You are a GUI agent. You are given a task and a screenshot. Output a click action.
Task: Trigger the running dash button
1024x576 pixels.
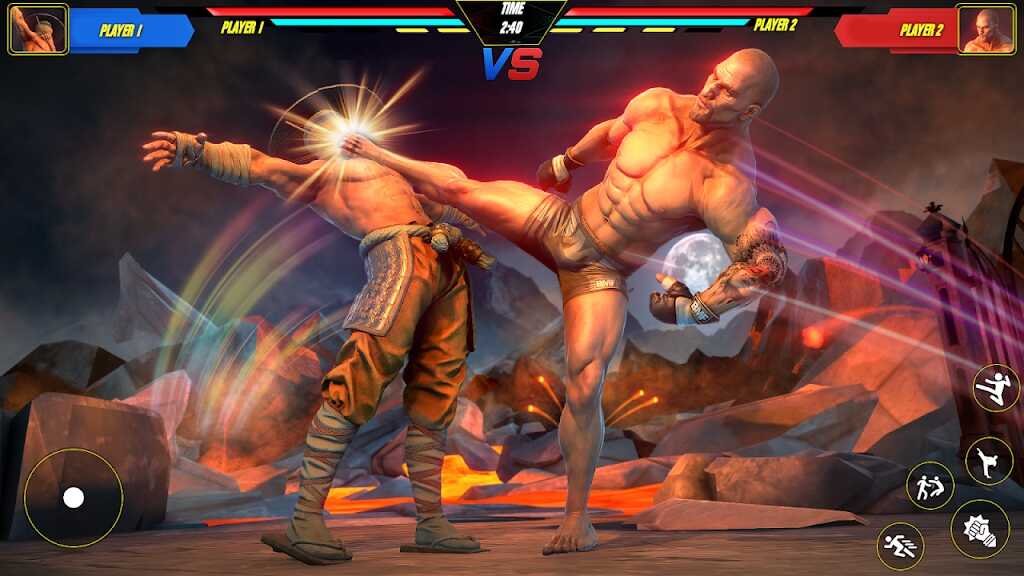(x=900, y=546)
